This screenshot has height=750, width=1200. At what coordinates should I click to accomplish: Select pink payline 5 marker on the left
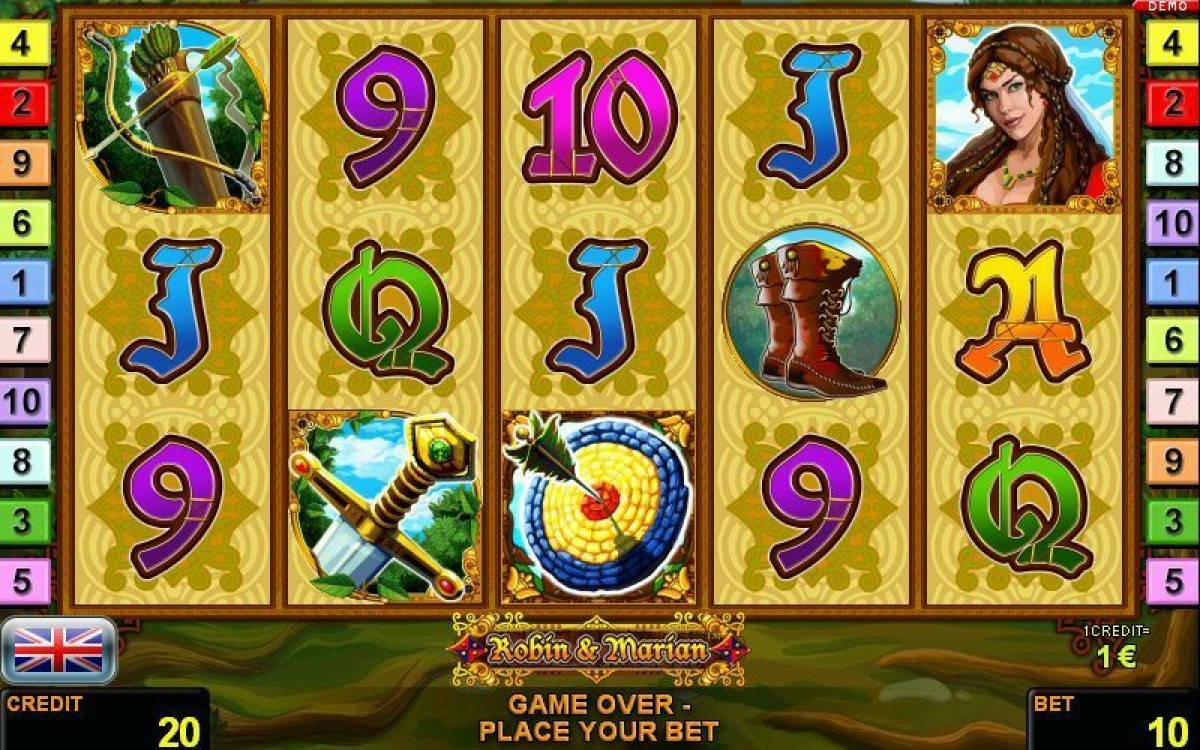[24, 580]
